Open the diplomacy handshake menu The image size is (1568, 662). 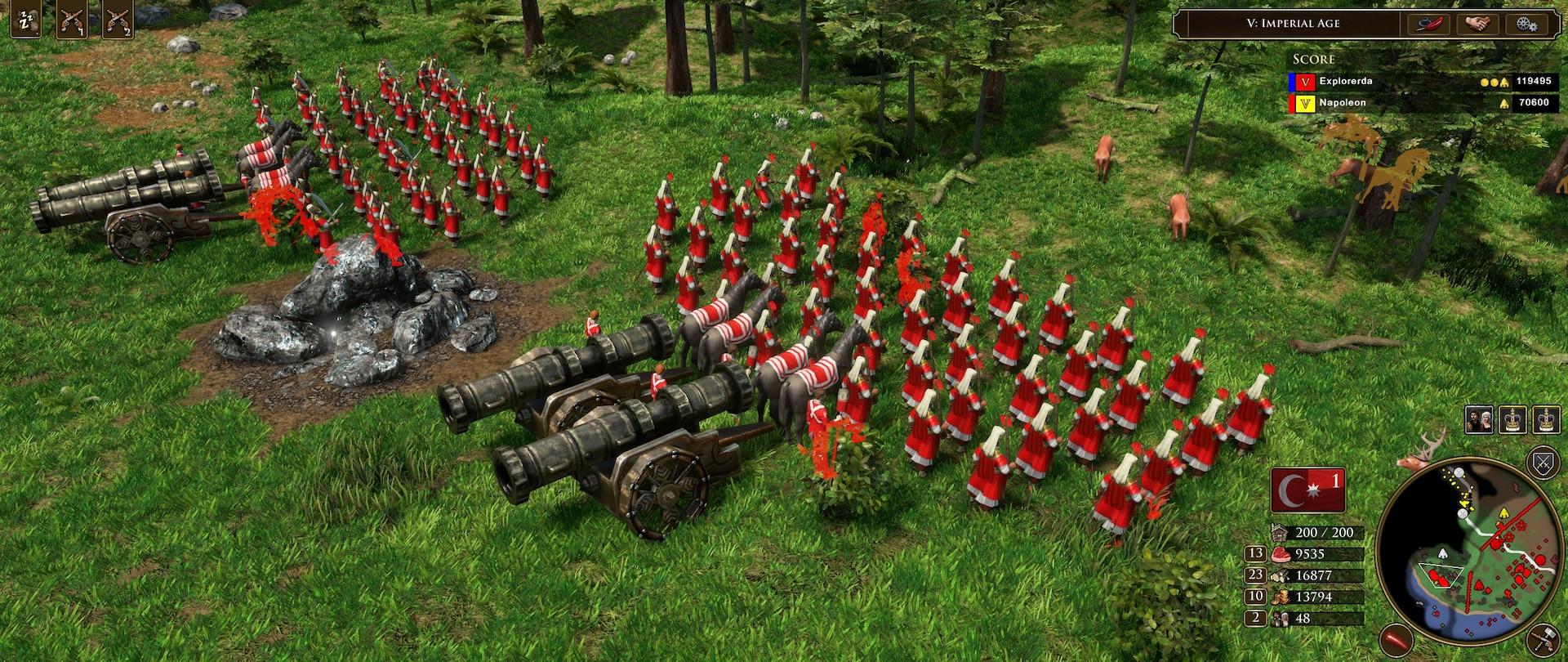(1475, 24)
